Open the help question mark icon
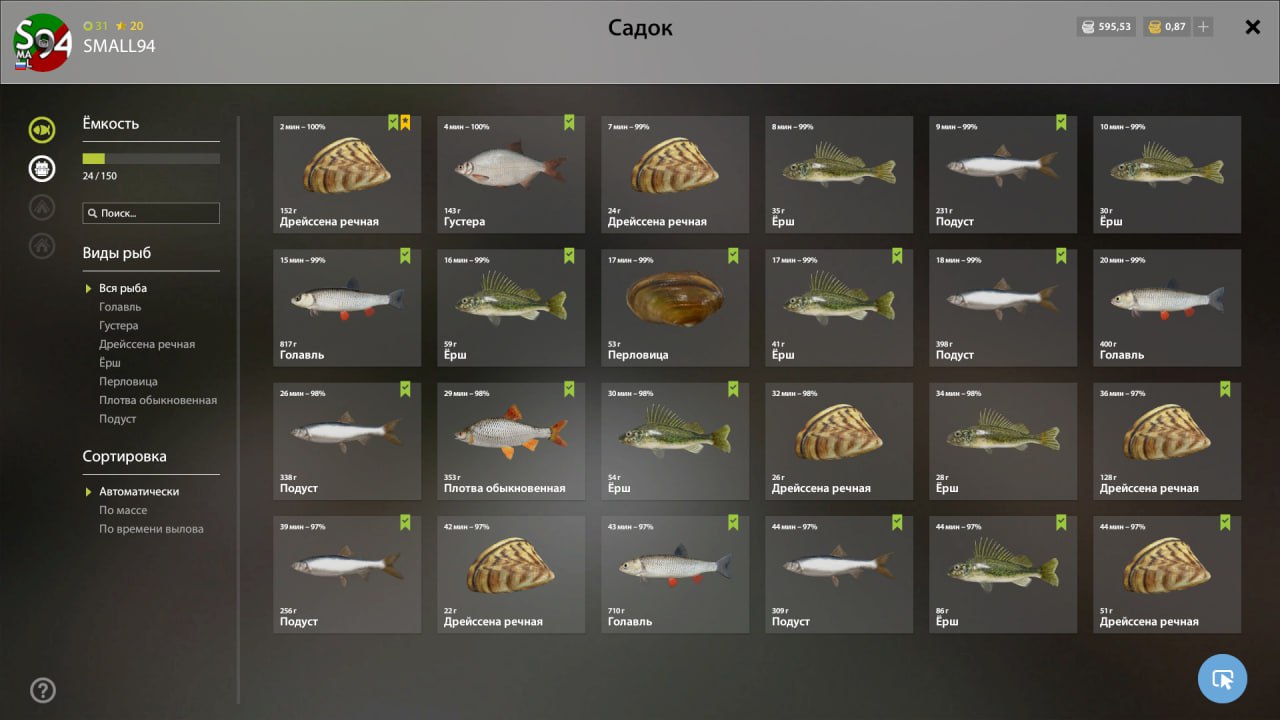Screen dimensions: 1280x720 click(x=43, y=690)
